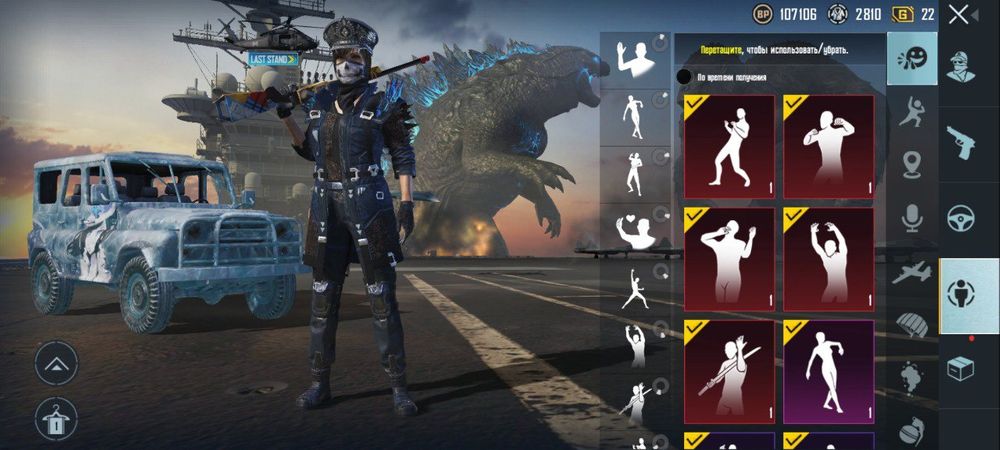Open the parachute sub-tab

(911, 324)
